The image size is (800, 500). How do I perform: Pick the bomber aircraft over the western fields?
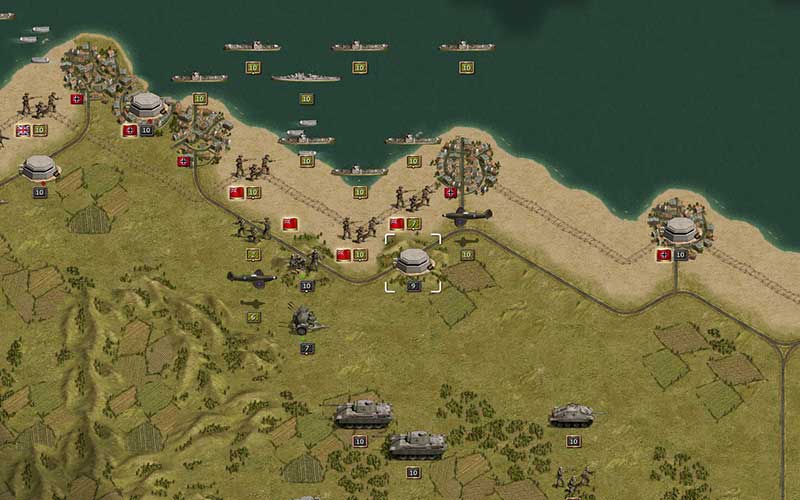tap(252, 279)
